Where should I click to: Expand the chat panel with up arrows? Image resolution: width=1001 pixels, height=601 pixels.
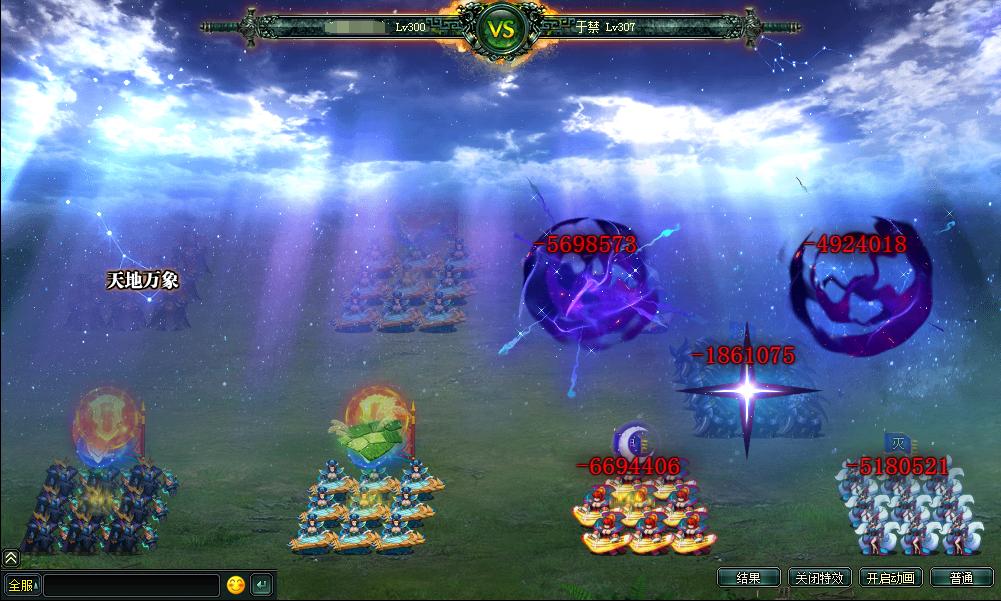(x=10, y=558)
